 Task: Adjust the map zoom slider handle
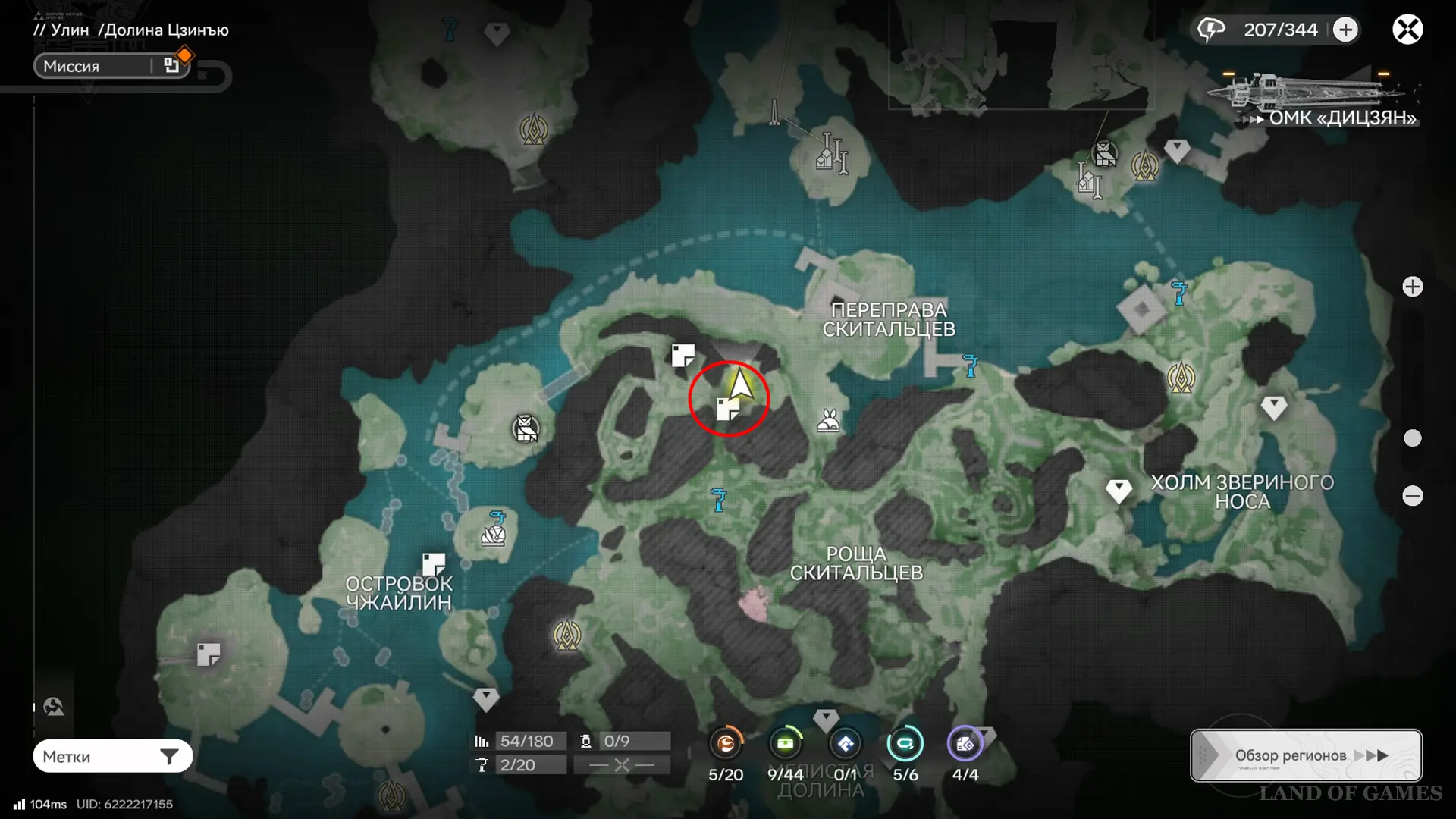point(1413,438)
